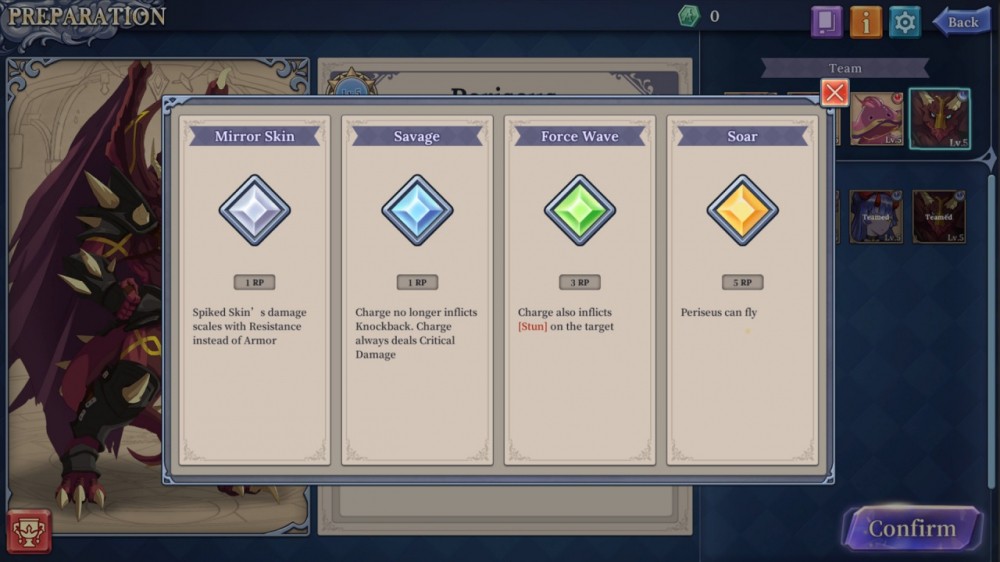Select the Soar upgrade card
1000x562 pixels.
point(742,290)
